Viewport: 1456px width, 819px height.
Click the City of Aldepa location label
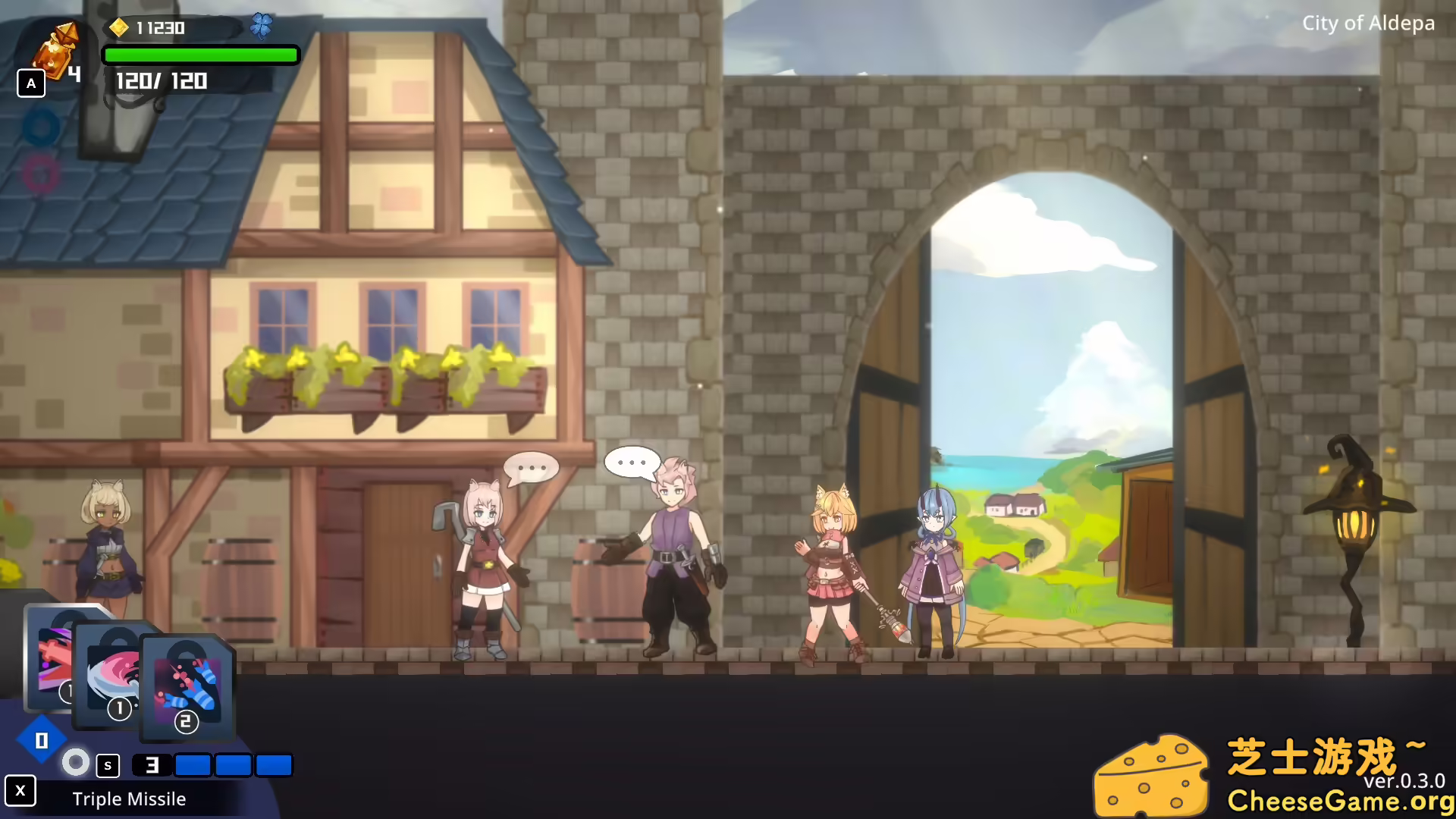pyautogui.click(x=1367, y=24)
